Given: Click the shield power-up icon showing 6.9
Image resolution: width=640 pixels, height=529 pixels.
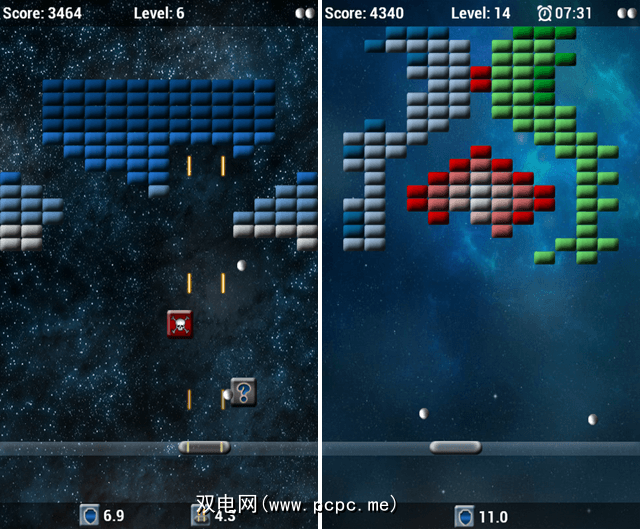Looking at the screenshot, I should pyautogui.click(x=90, y=516).
